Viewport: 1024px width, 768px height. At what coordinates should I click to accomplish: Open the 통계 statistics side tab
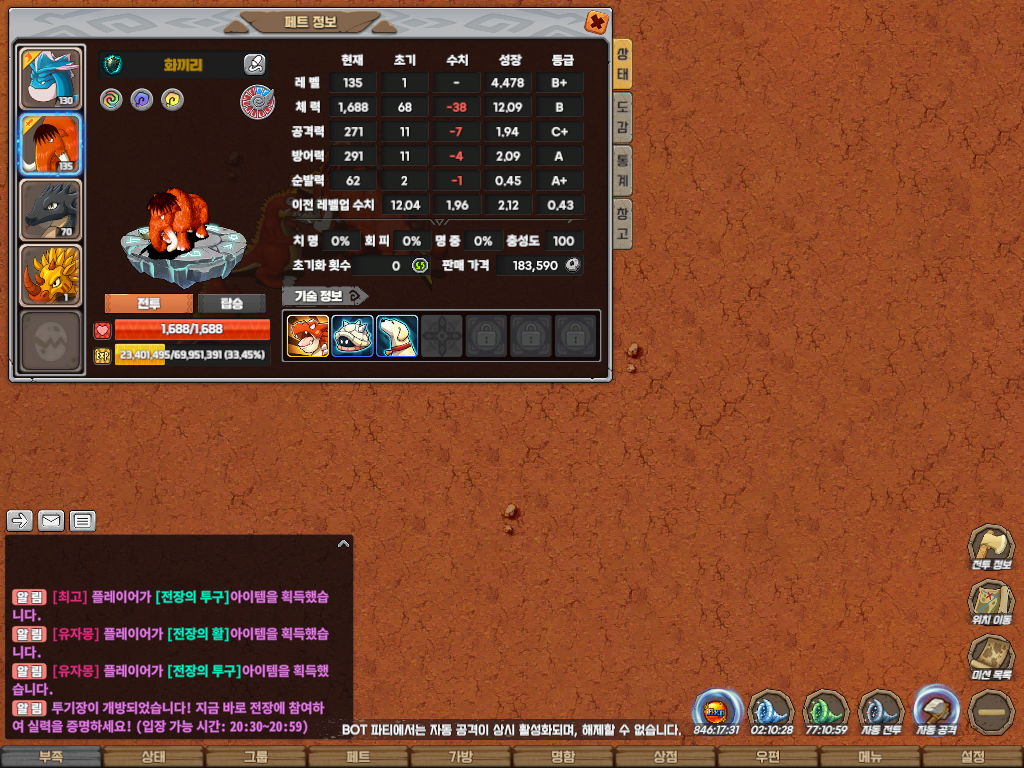coord(622,170)
